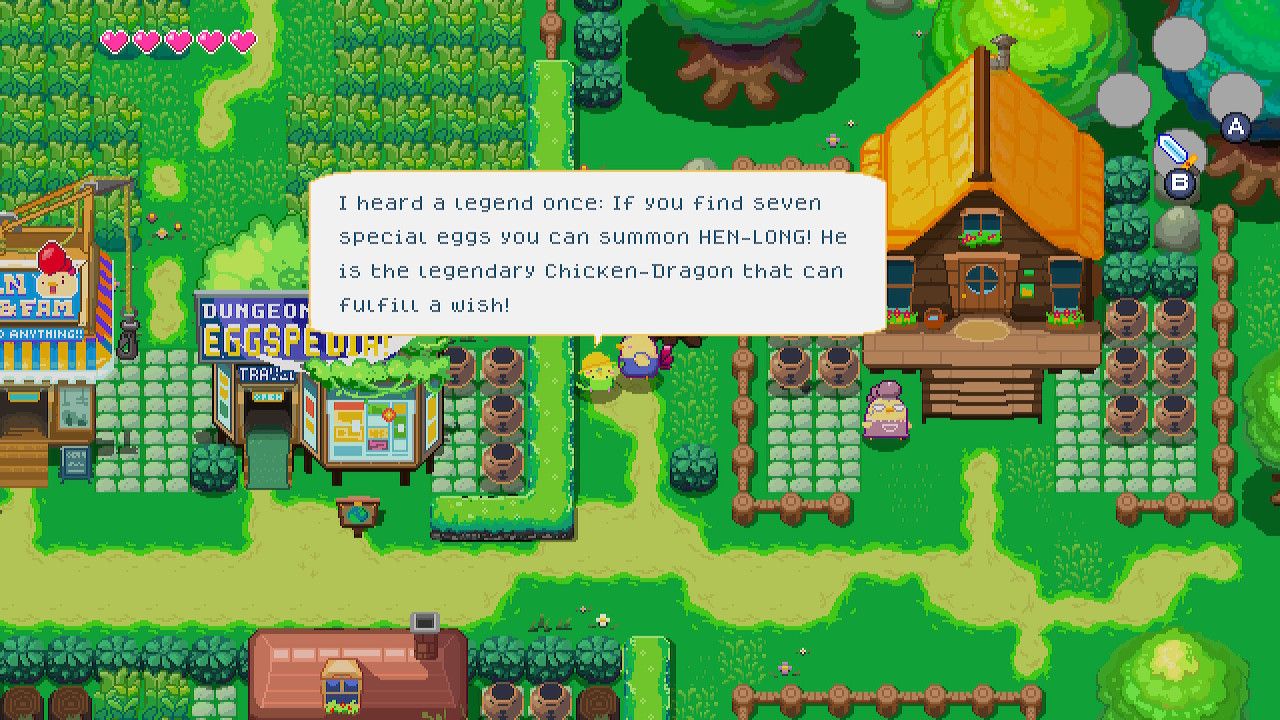Click the gray item slot beside the A button

[1236, 98]
